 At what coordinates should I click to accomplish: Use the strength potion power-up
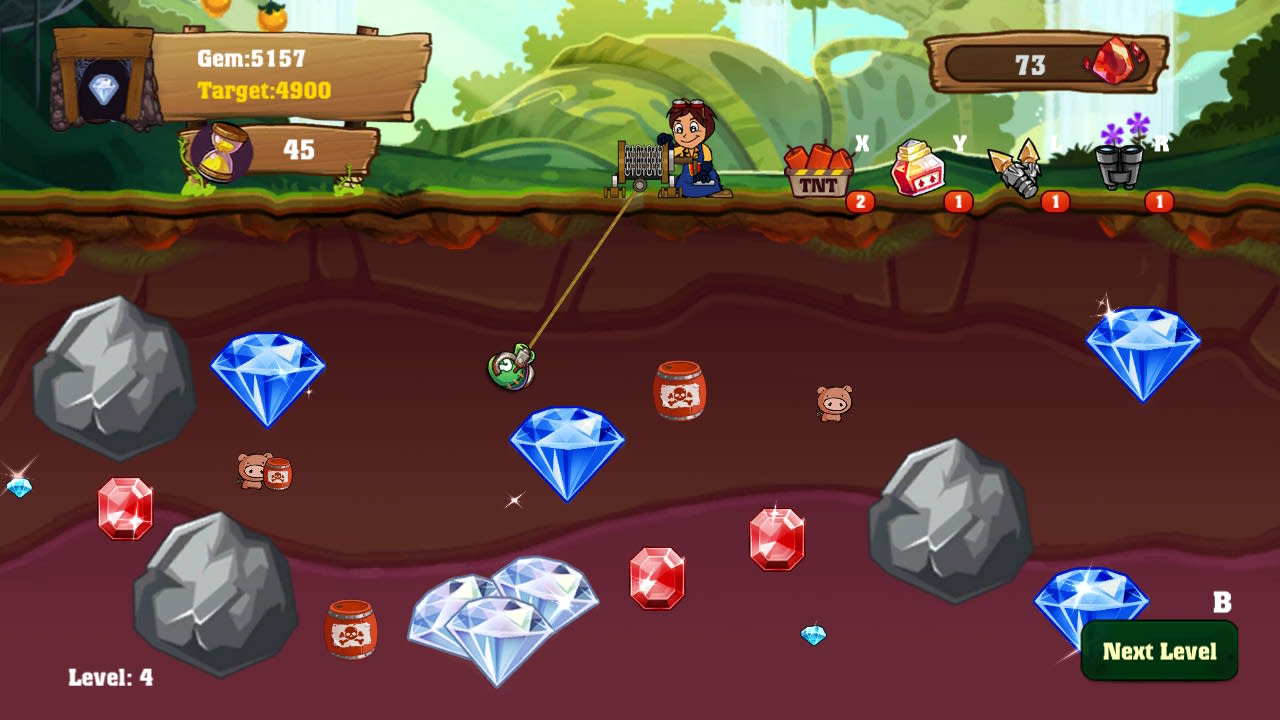[x=919, y=168]
